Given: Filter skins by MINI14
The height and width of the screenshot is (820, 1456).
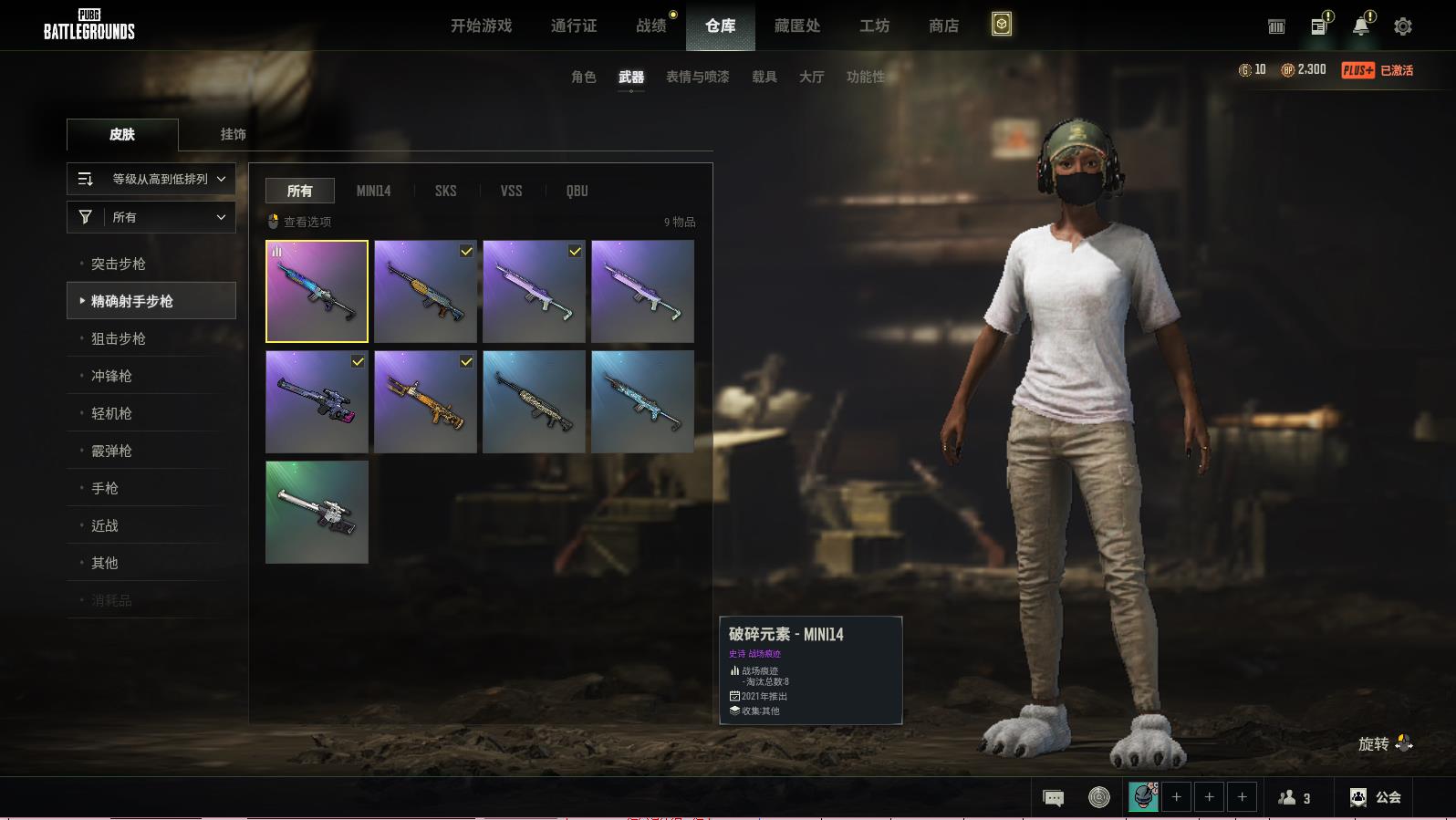Looking at the screenshot, I should [x=373, y=191].
